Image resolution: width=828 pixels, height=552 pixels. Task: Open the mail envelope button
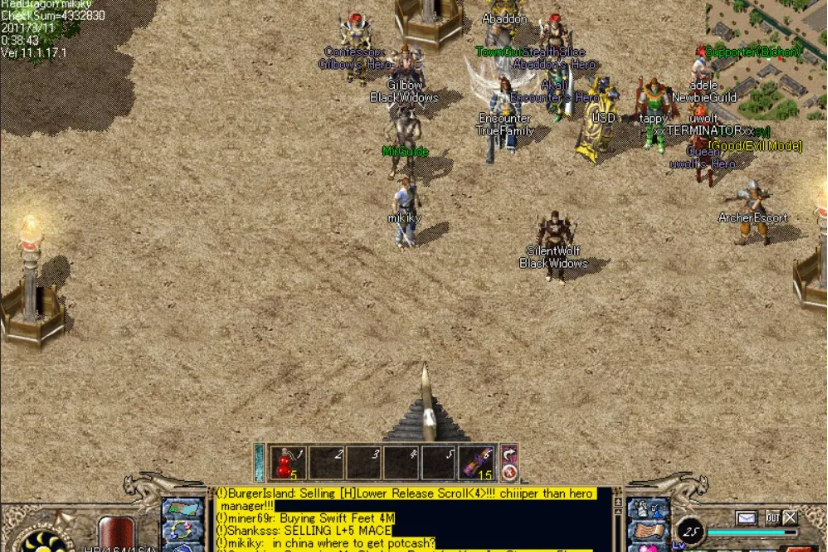click(x=746, y=518)
